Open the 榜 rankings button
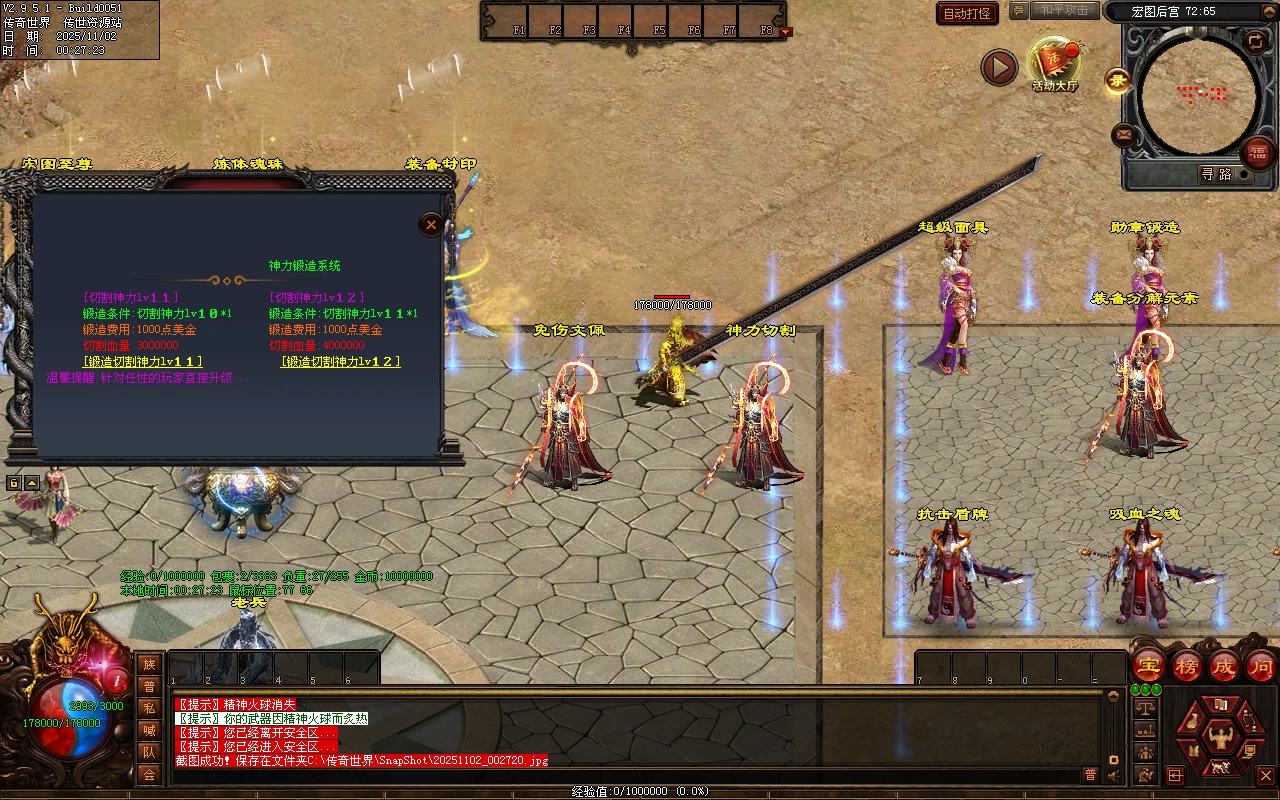 coord(1187,666)
